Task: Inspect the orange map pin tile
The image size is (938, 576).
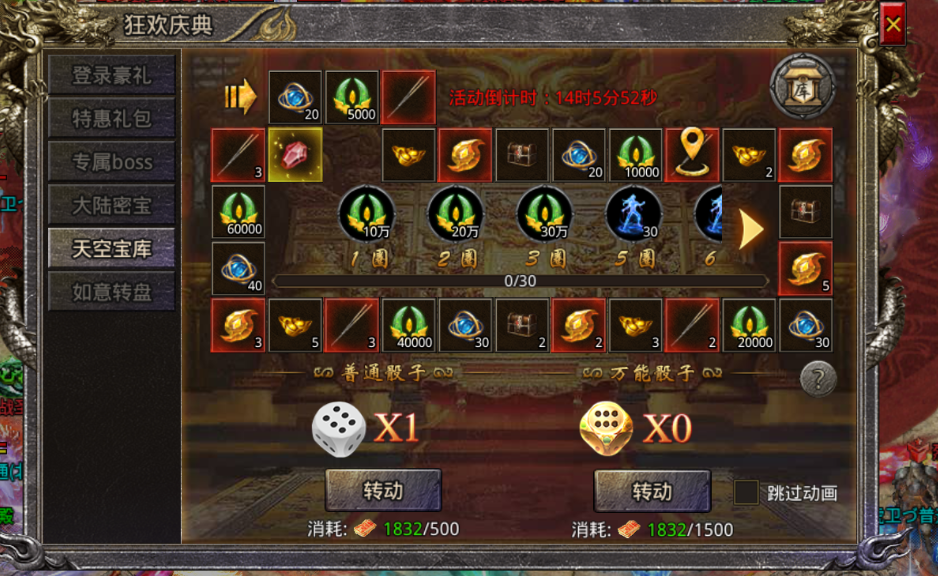Action: click(x=693, y=155)
